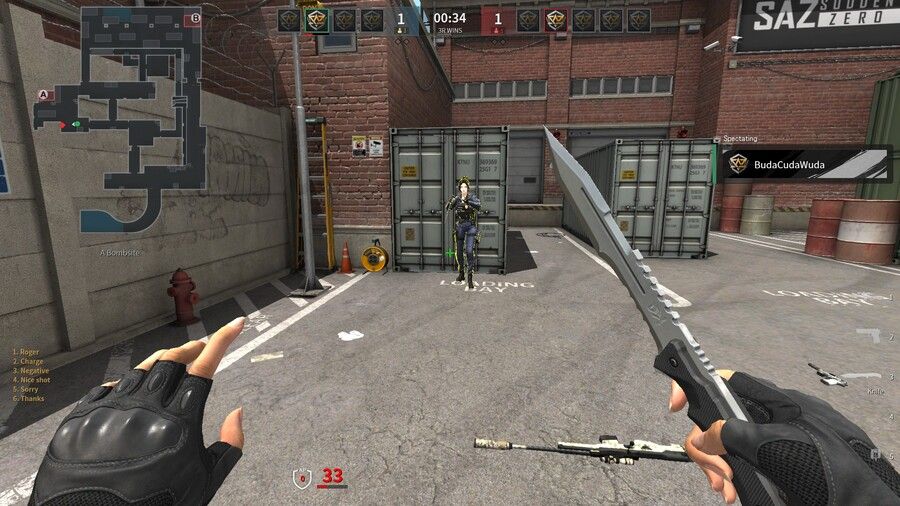
Task: Click the B bombsite marker on minimap
Action: click(195, 17)
